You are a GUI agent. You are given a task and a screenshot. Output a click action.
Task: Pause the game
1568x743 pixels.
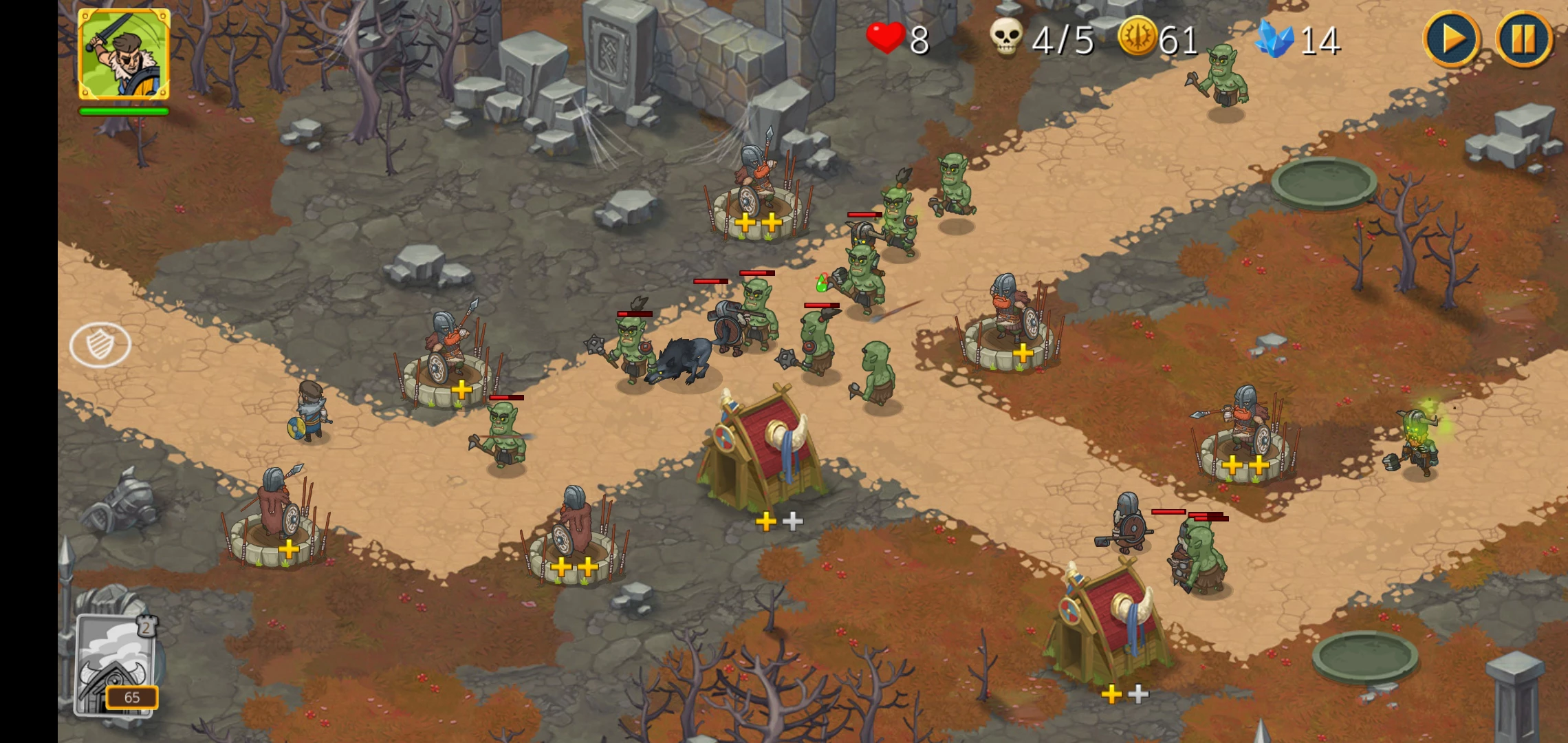point(1523,39)
